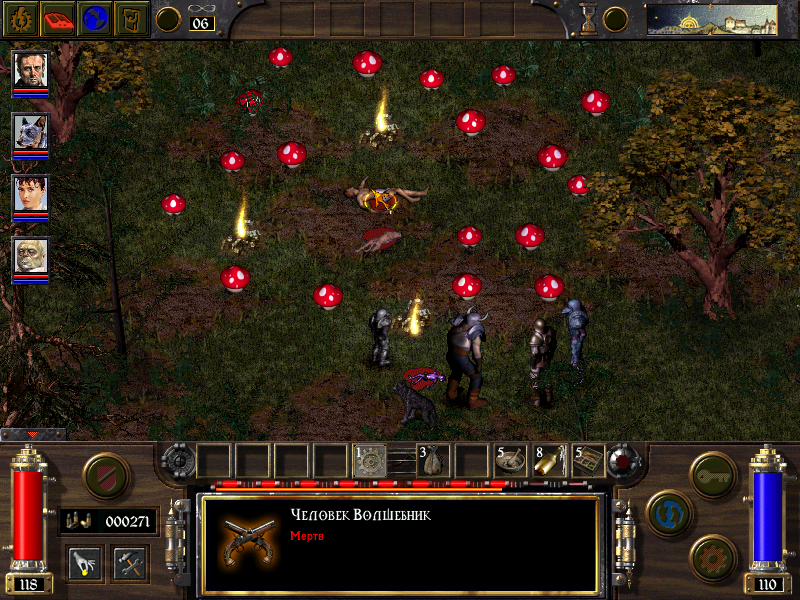800x600 pixels.
Task: Open the skills hammer and wrench button
Action: coord(129,563)
